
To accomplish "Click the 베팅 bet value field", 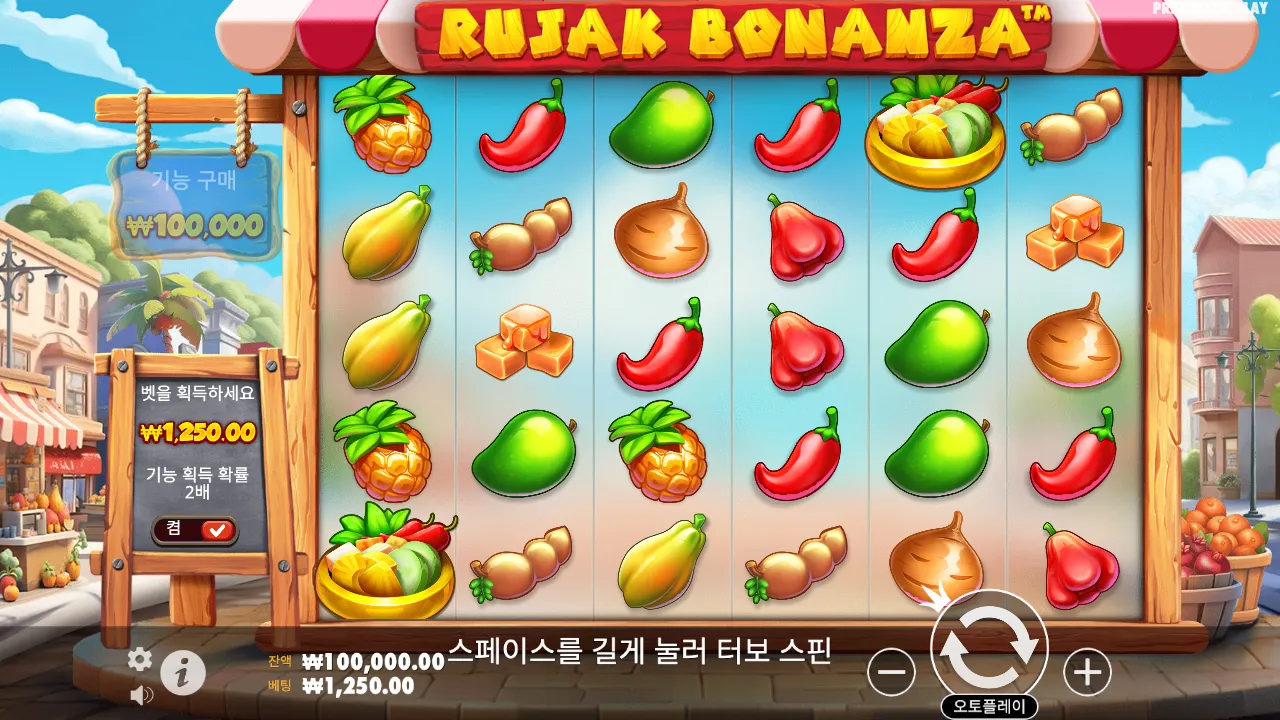I will 348,683.
